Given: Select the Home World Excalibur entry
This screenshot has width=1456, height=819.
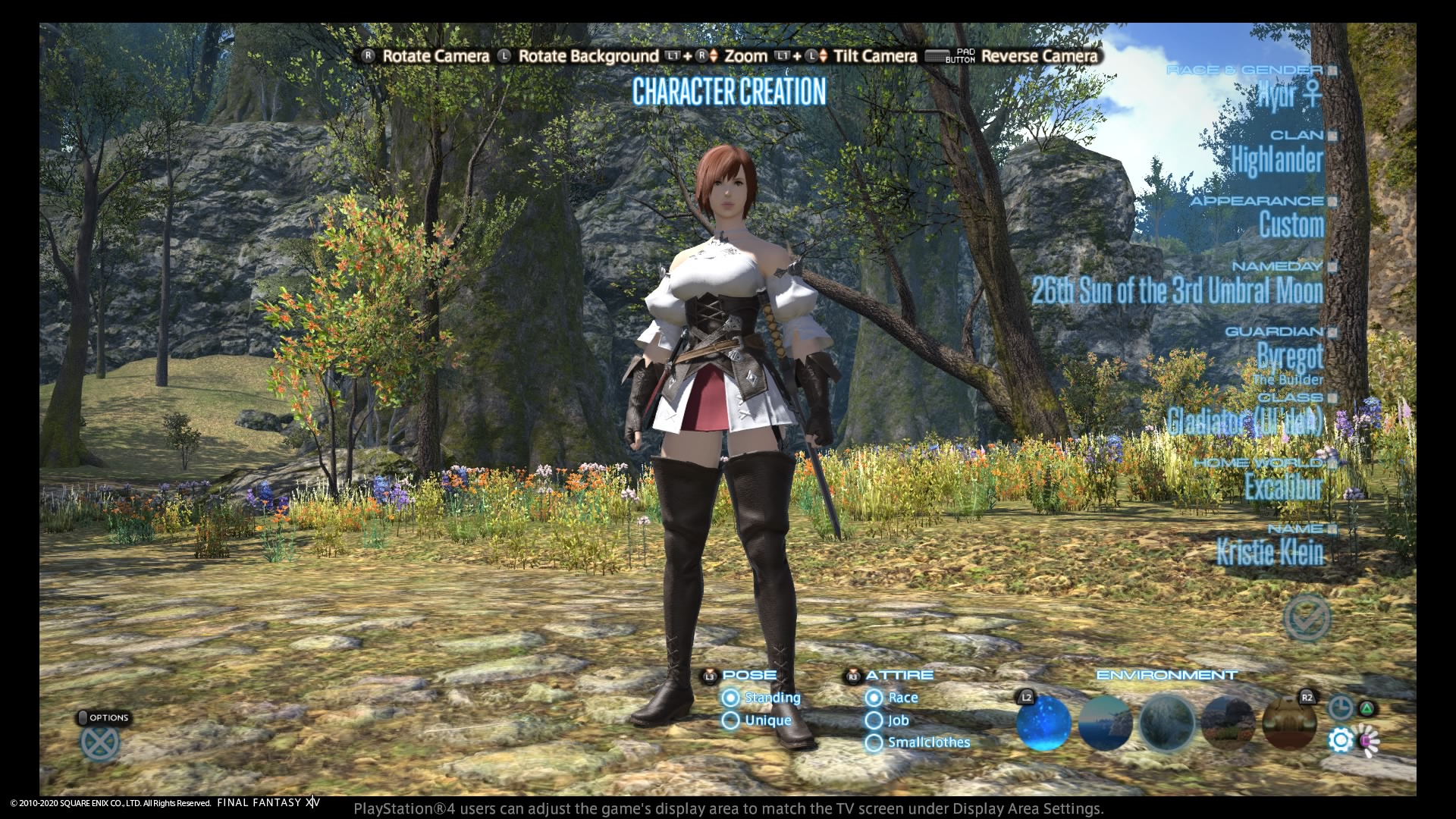Looking at the screenshot, I should (x=1283, y=487).
